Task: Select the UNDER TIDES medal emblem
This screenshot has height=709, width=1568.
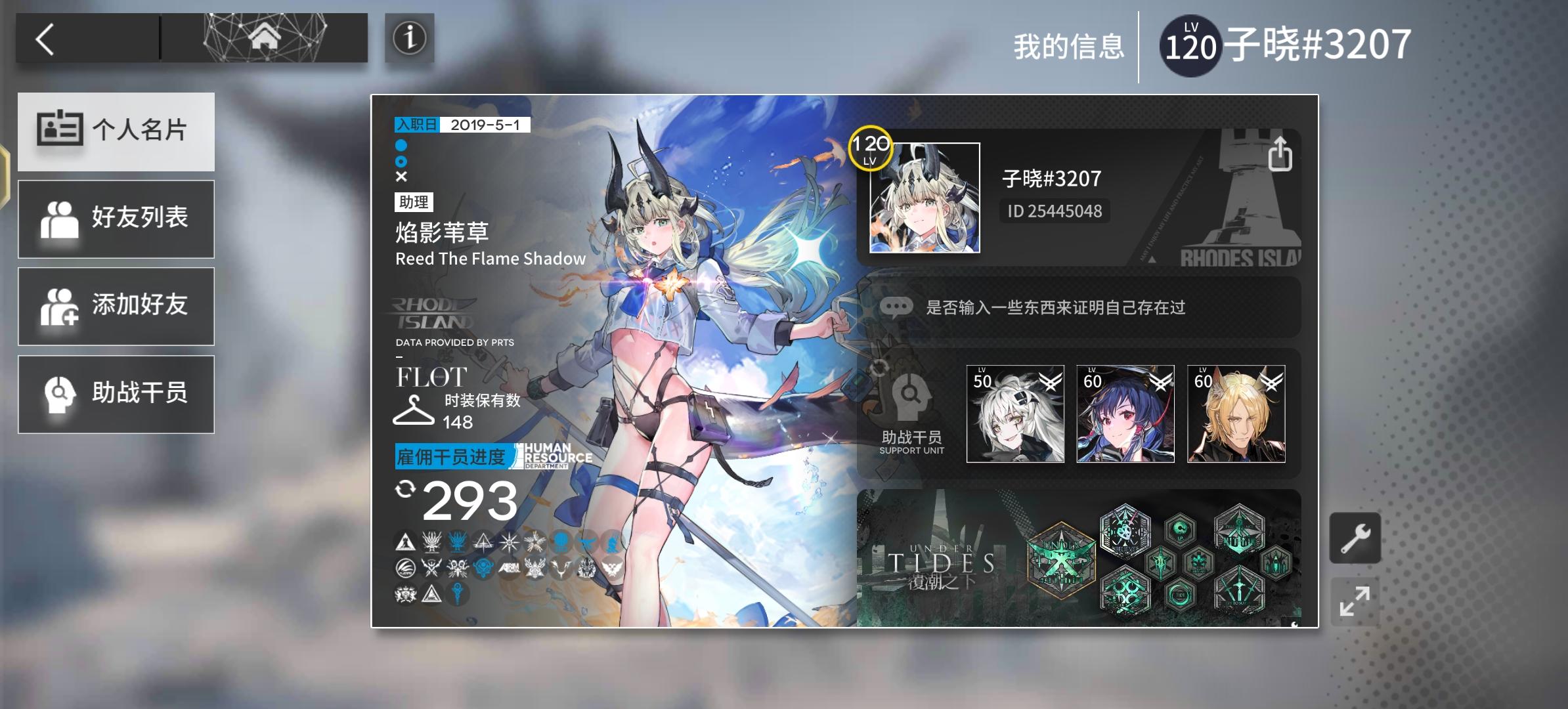Action: 1060,561
